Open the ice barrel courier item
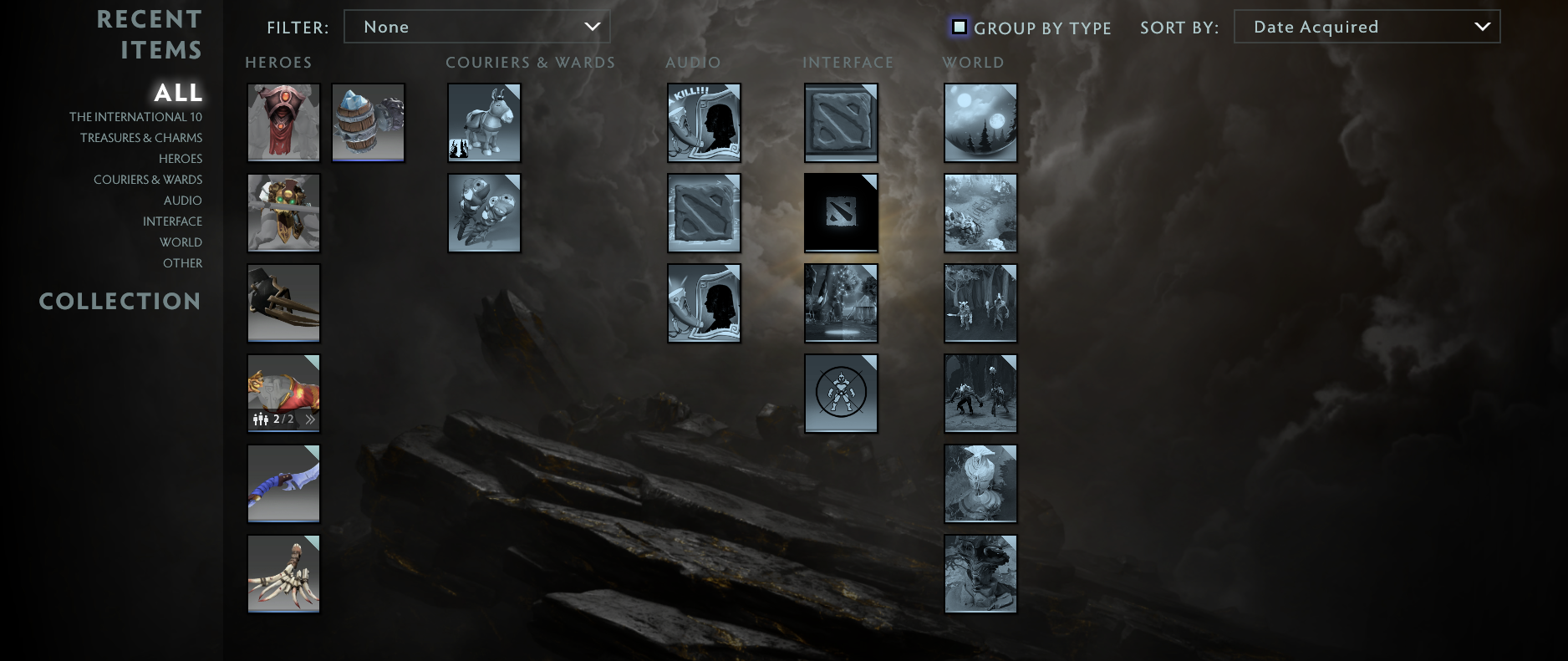1568x661 pixels. (368, 122)
